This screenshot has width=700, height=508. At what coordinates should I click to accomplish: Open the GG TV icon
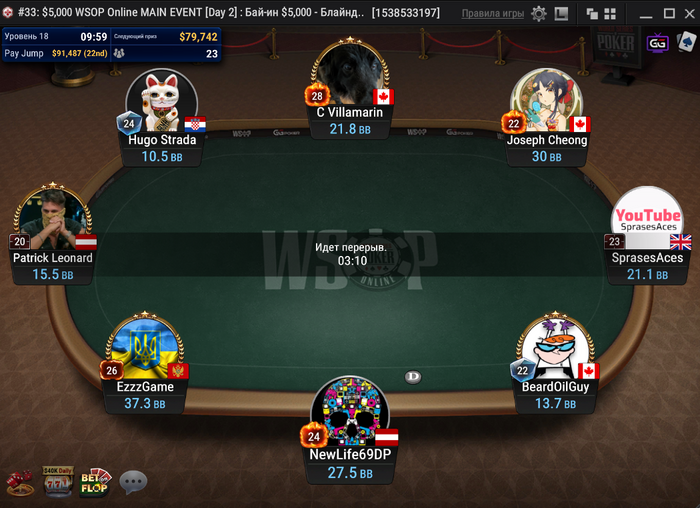pyautogui.click(x=657, y=43)
